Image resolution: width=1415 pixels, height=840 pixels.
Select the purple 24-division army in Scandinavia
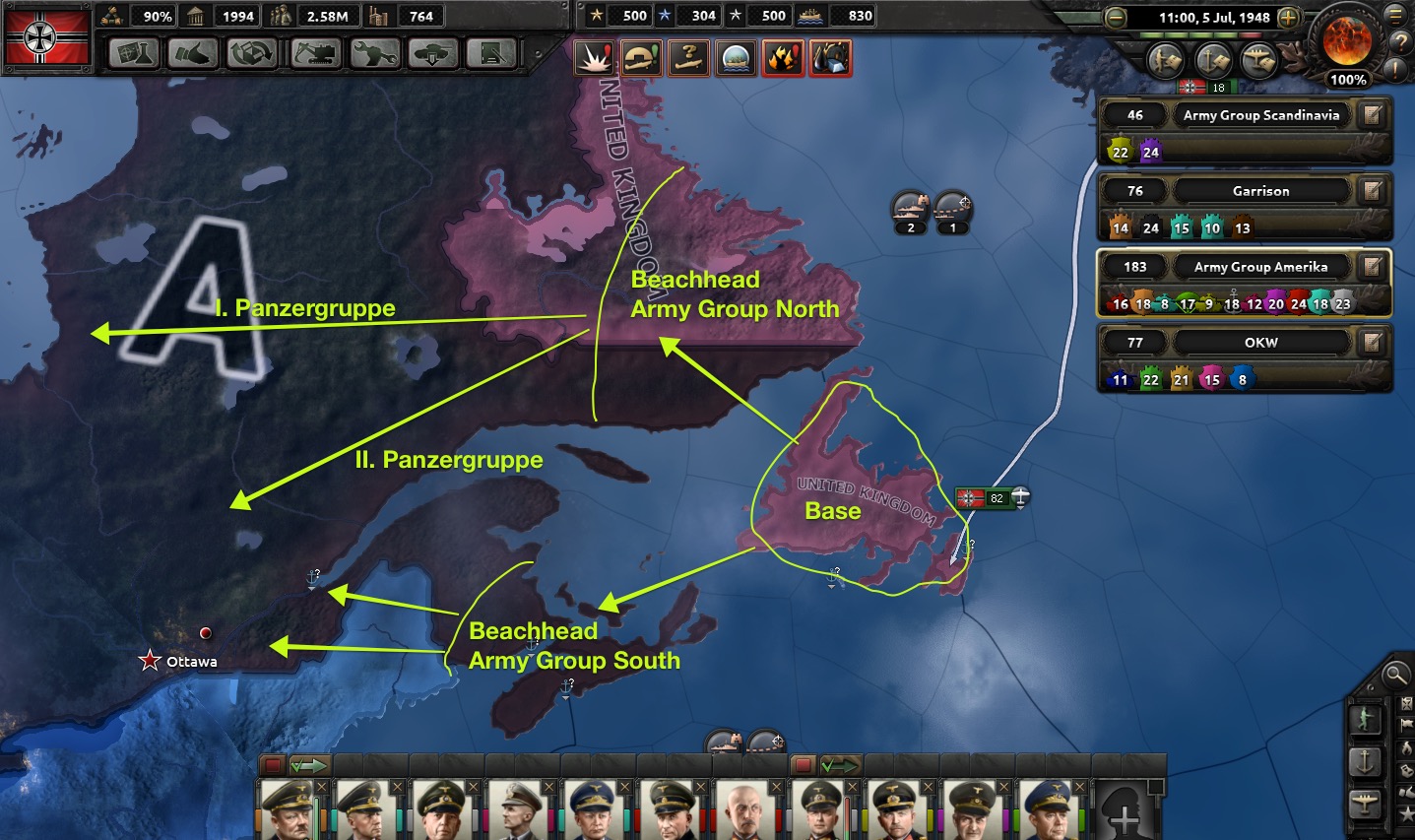1150,152
